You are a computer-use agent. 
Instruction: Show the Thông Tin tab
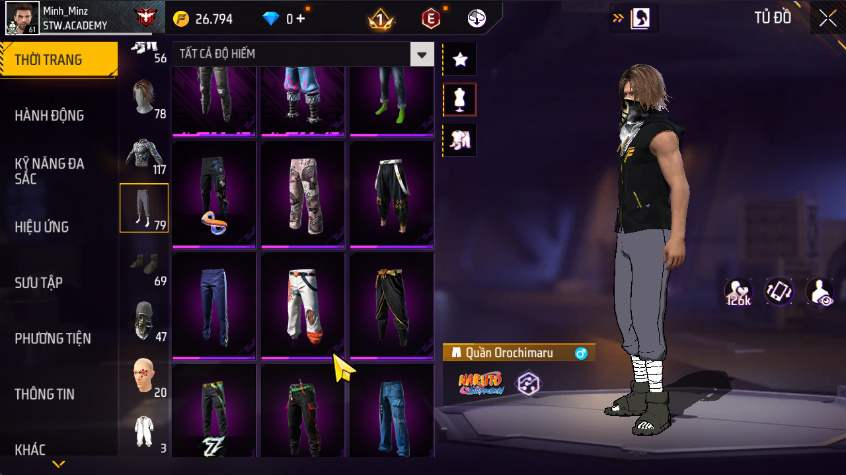point(45,394)
